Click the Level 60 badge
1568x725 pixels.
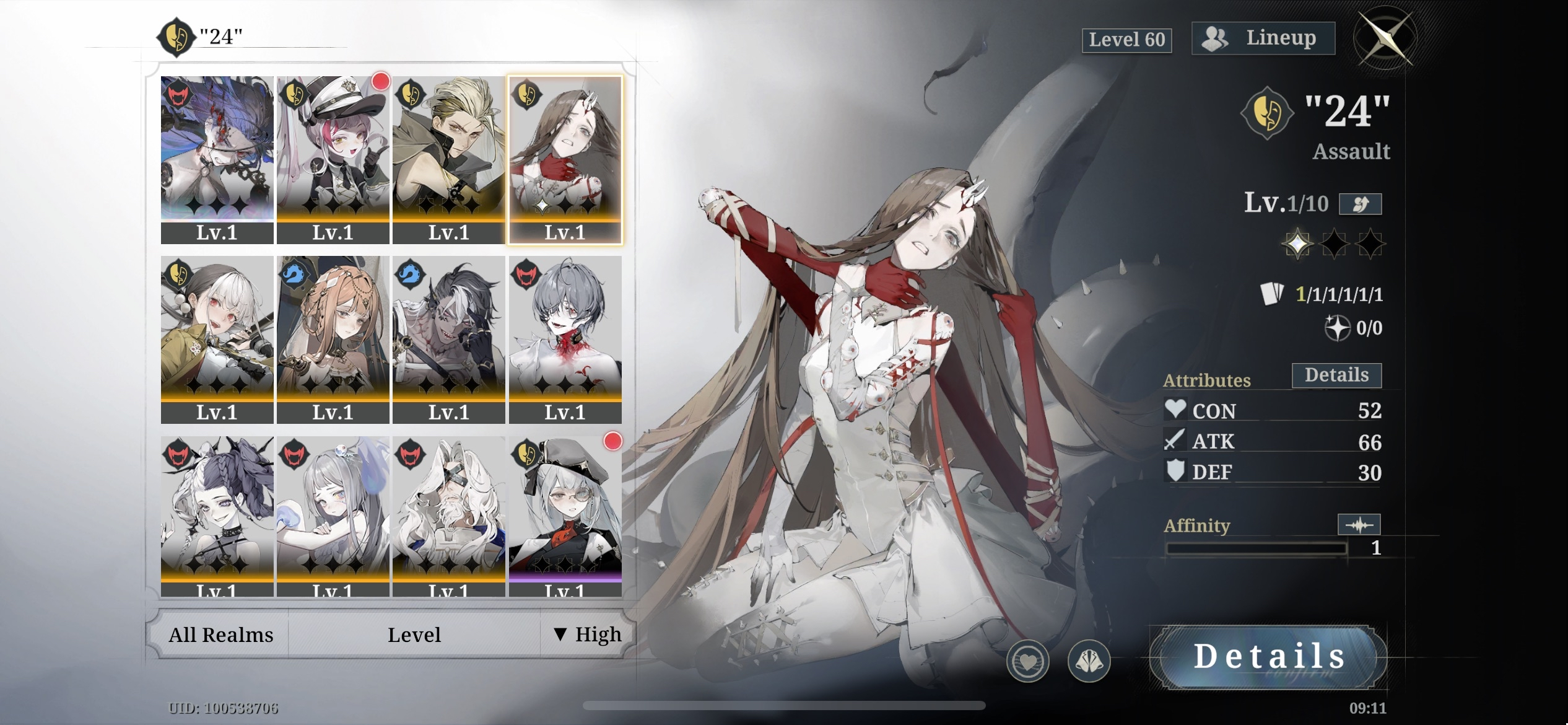point(1126,40)
